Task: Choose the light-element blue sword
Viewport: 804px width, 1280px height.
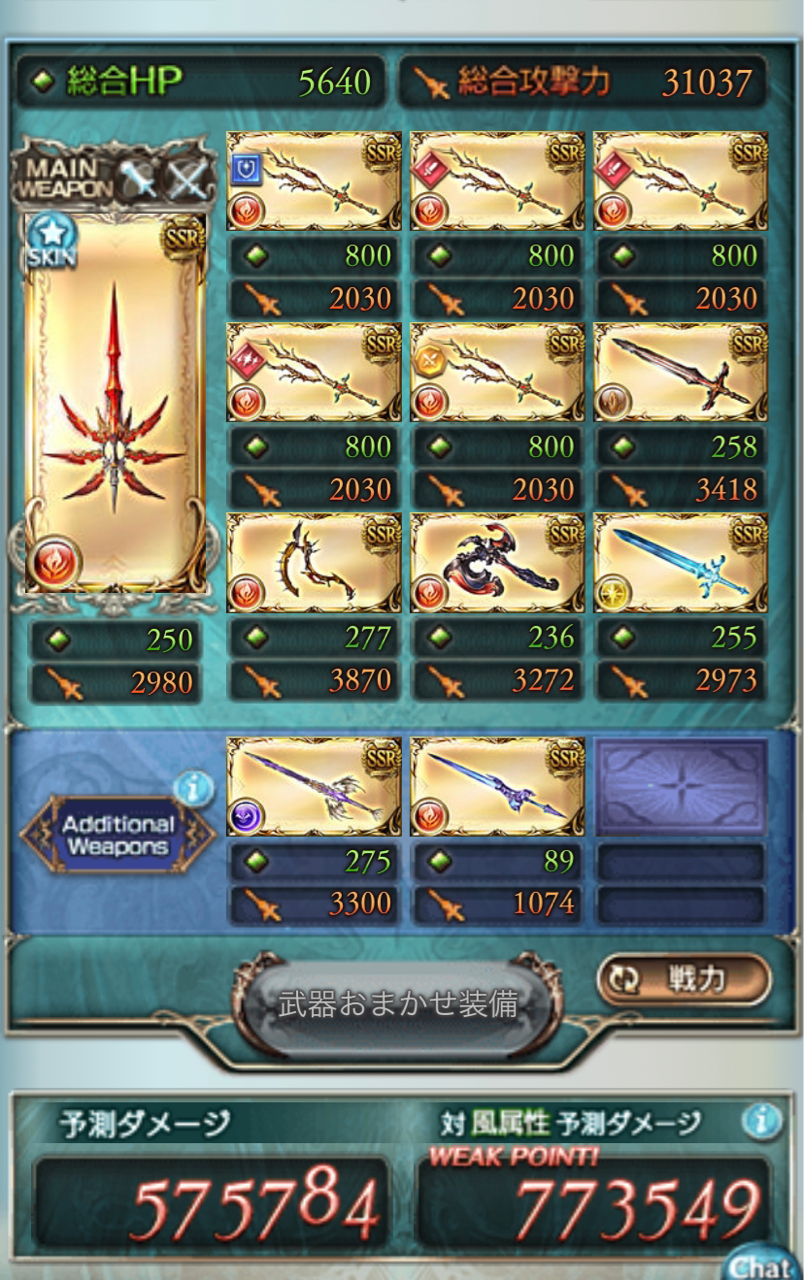Action: [681, 562]
